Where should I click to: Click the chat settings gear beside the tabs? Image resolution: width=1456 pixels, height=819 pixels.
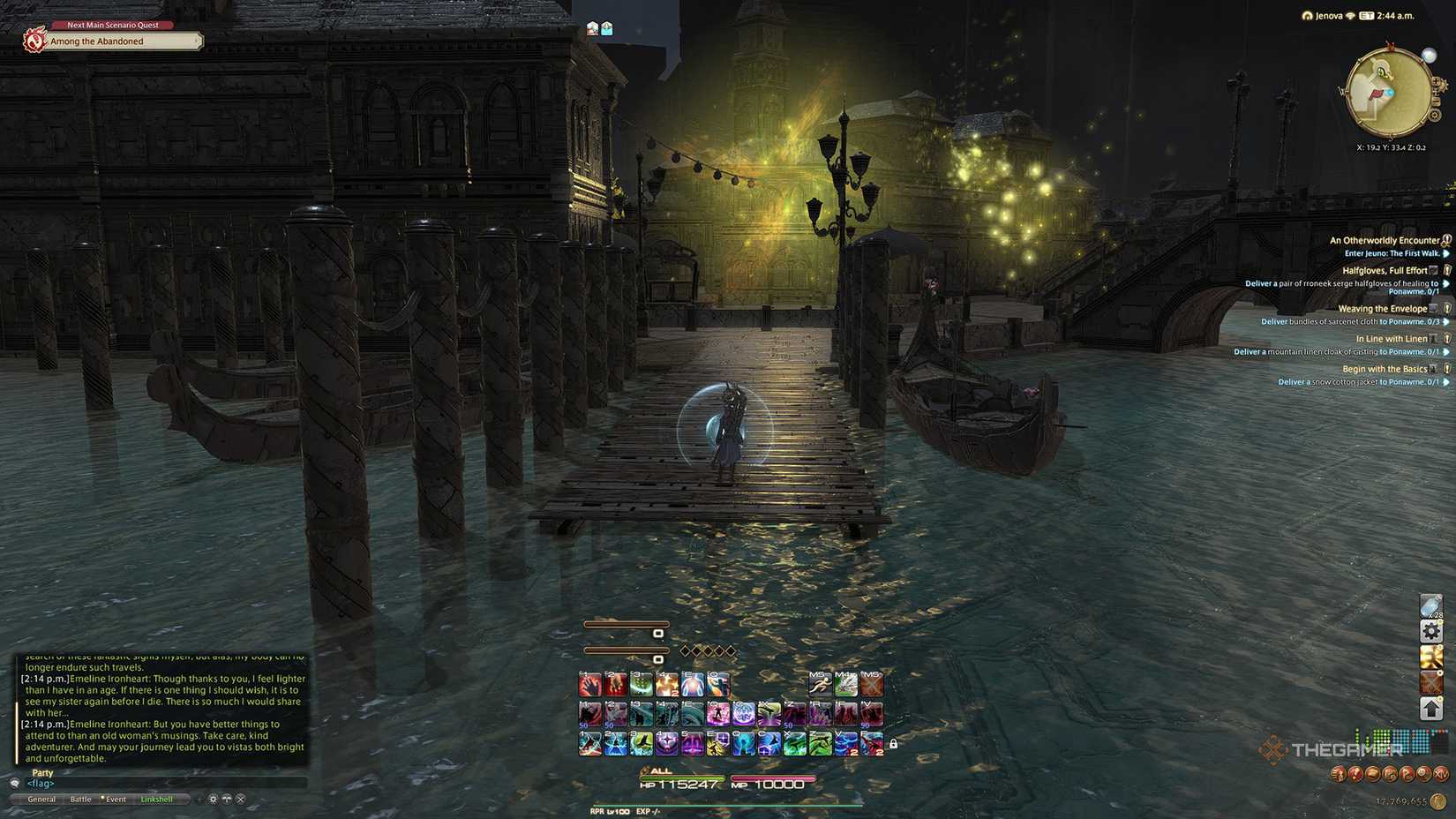[x=213, y=799]
